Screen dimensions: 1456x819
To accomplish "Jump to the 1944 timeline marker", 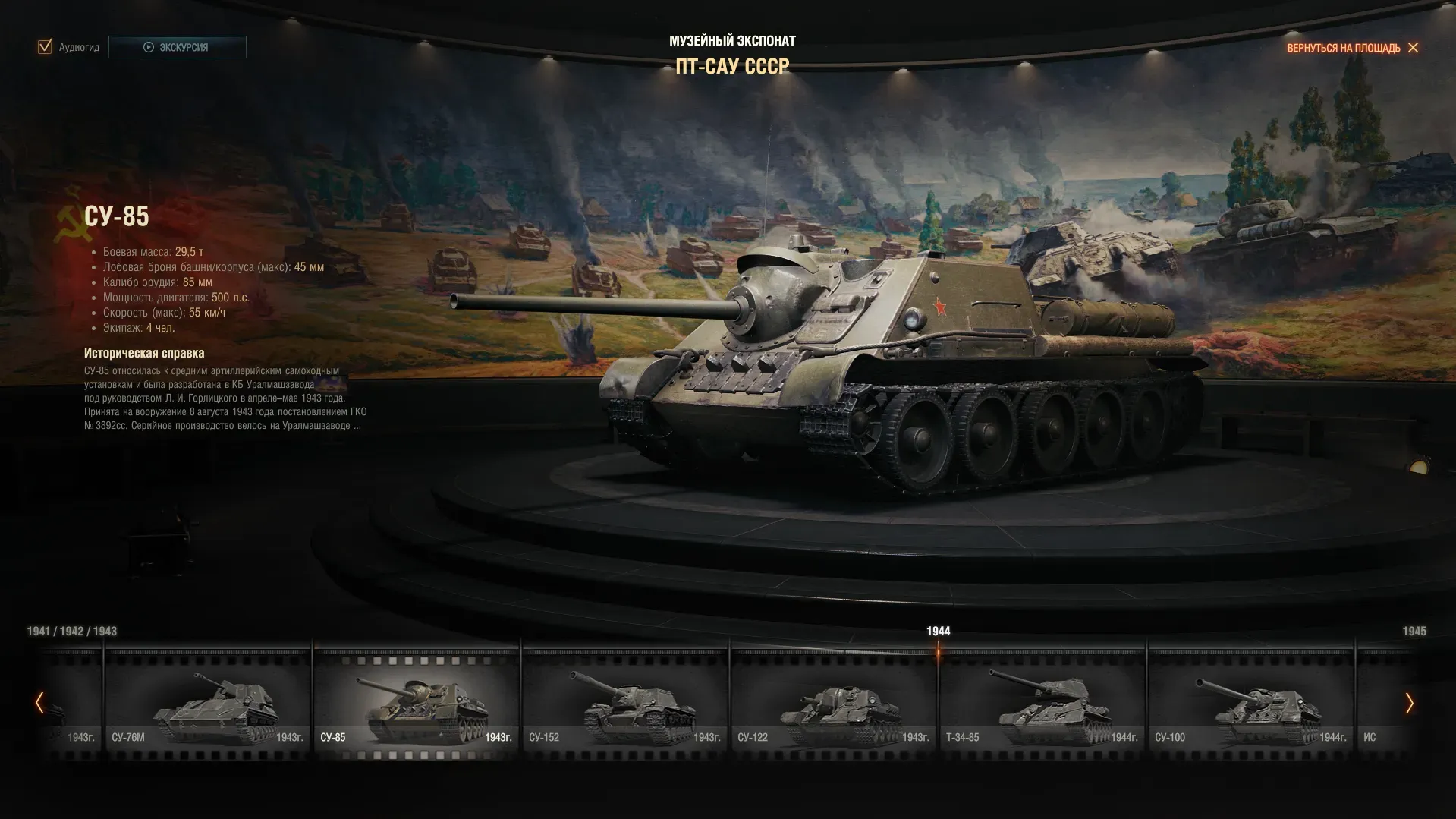I will [938, 632].
